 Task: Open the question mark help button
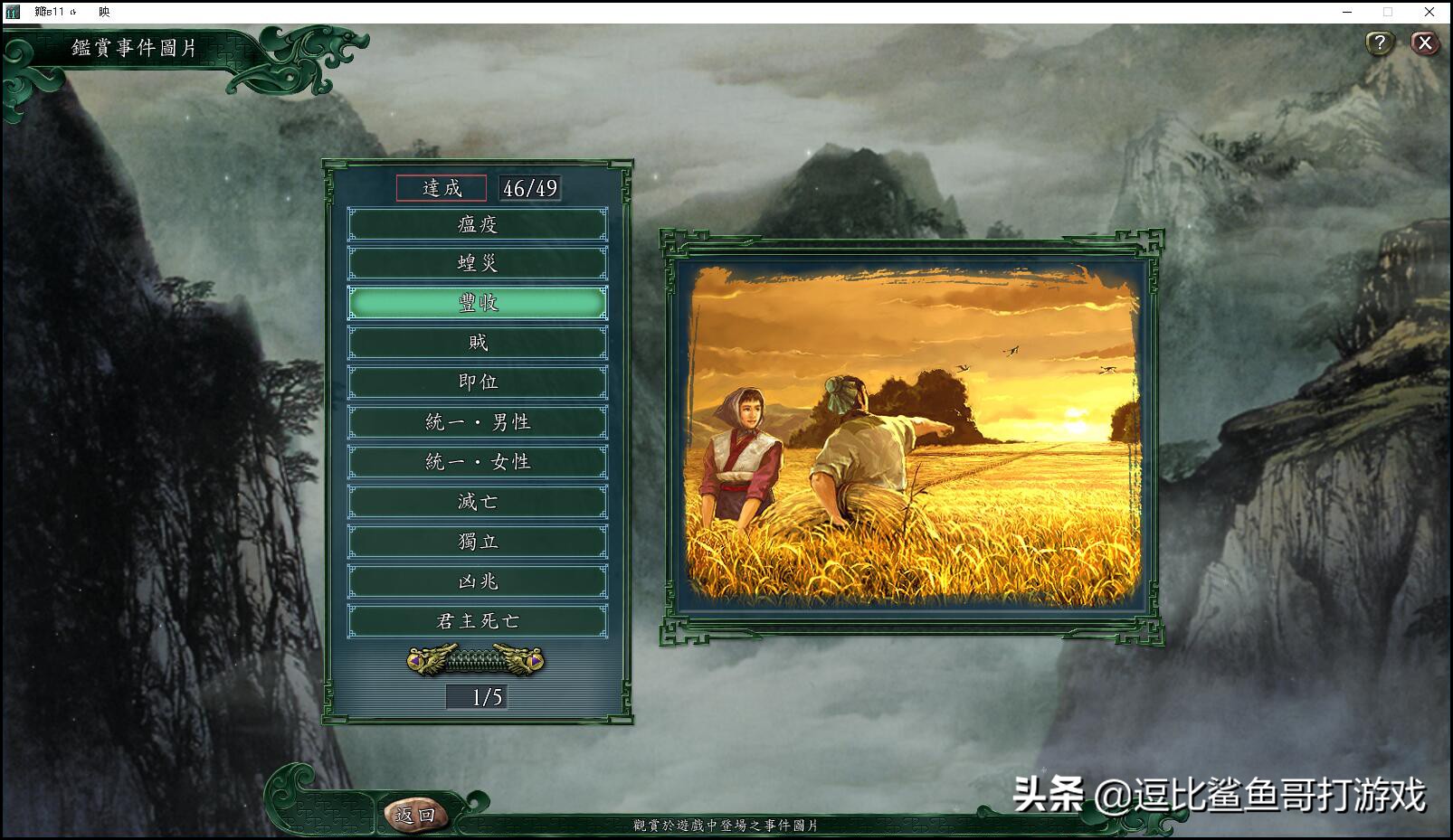coord(1379,42)
